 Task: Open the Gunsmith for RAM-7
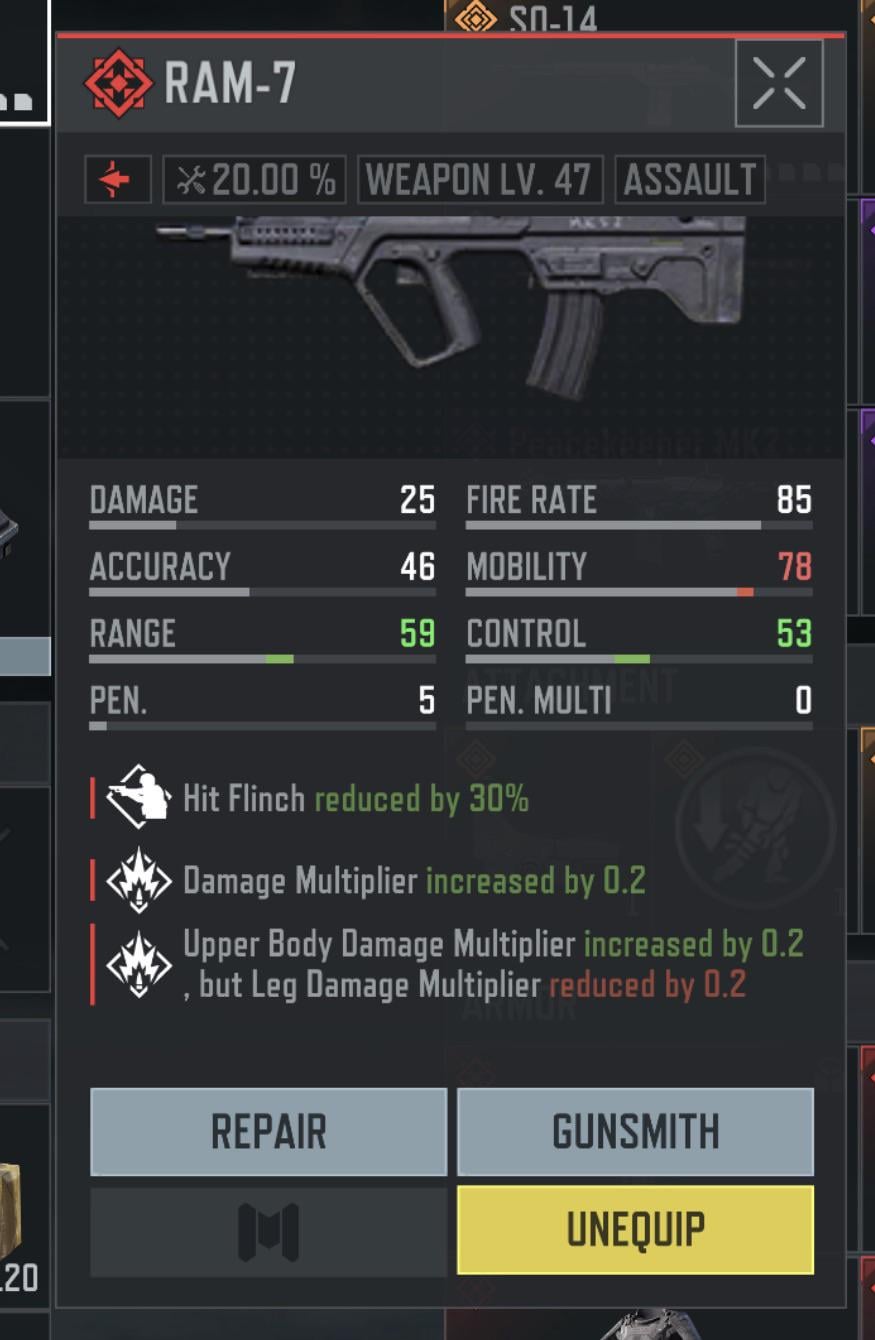pos(635,1131)
